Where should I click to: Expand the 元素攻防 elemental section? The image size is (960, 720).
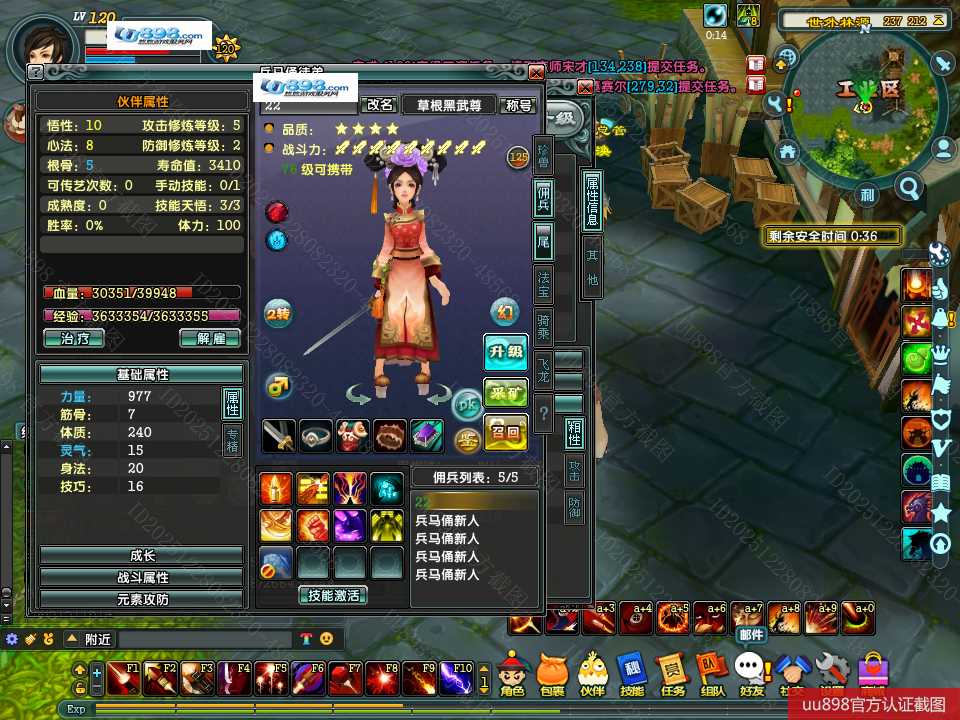[142, 599]
